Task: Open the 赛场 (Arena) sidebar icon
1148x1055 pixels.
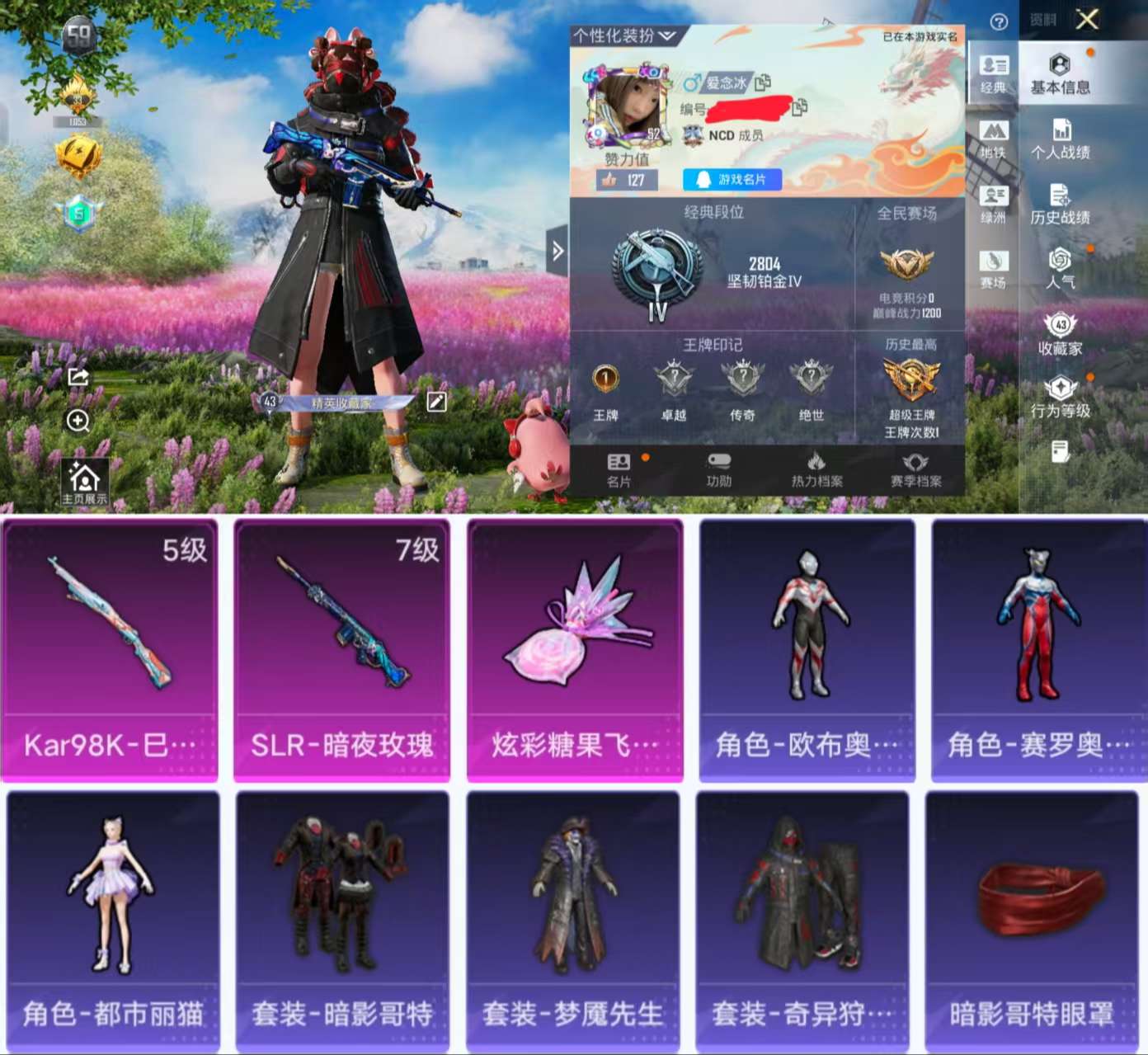Action: coord(994,266)
